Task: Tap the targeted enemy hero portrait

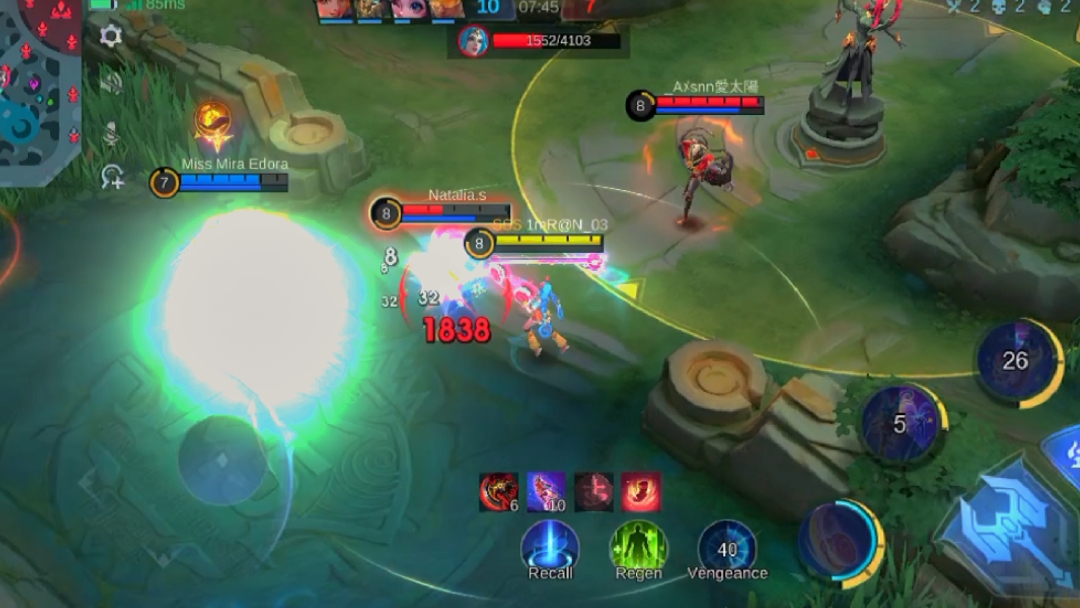Action: (x=473, y=41)
